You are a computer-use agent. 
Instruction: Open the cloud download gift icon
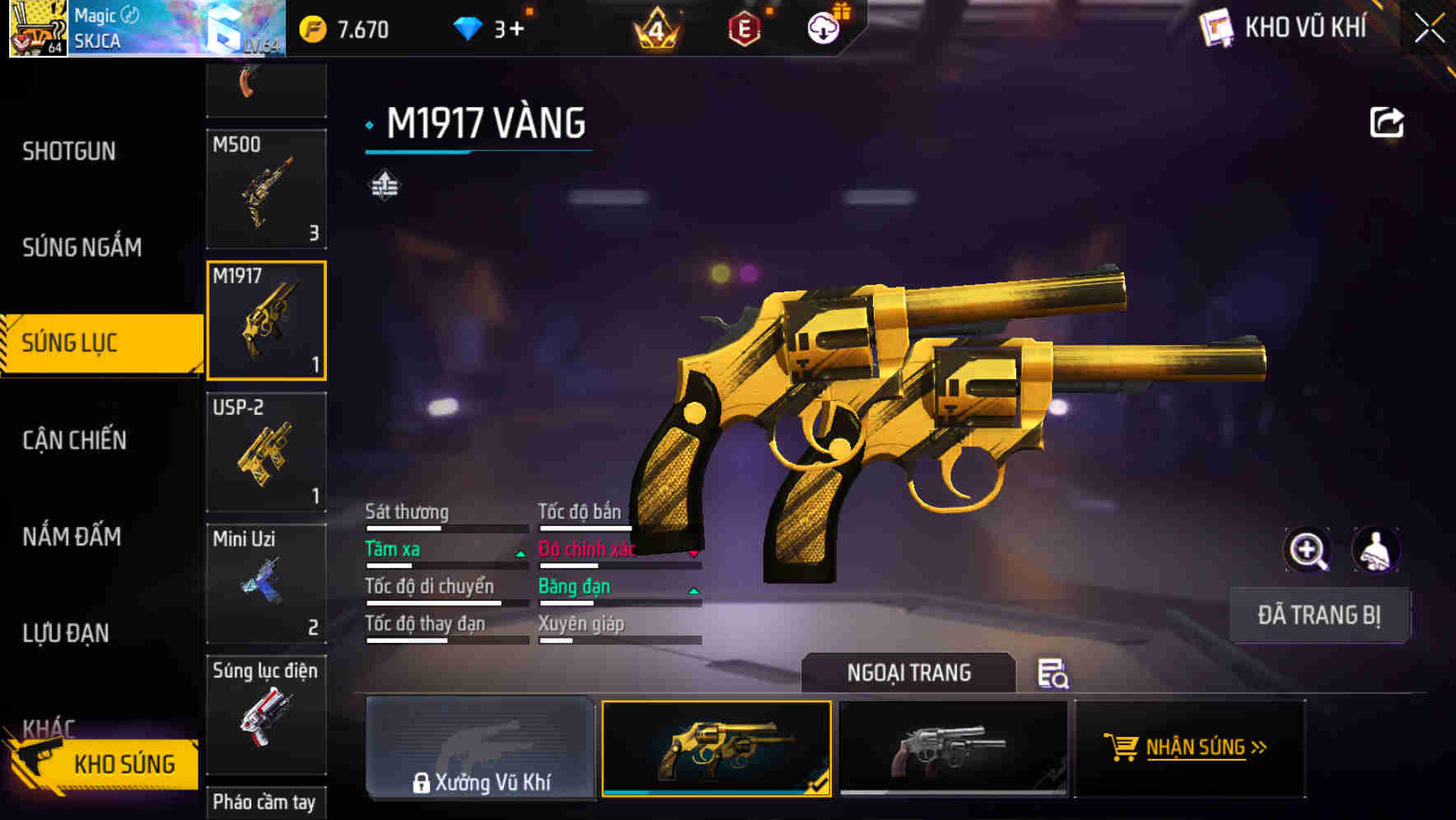(823, 27)
